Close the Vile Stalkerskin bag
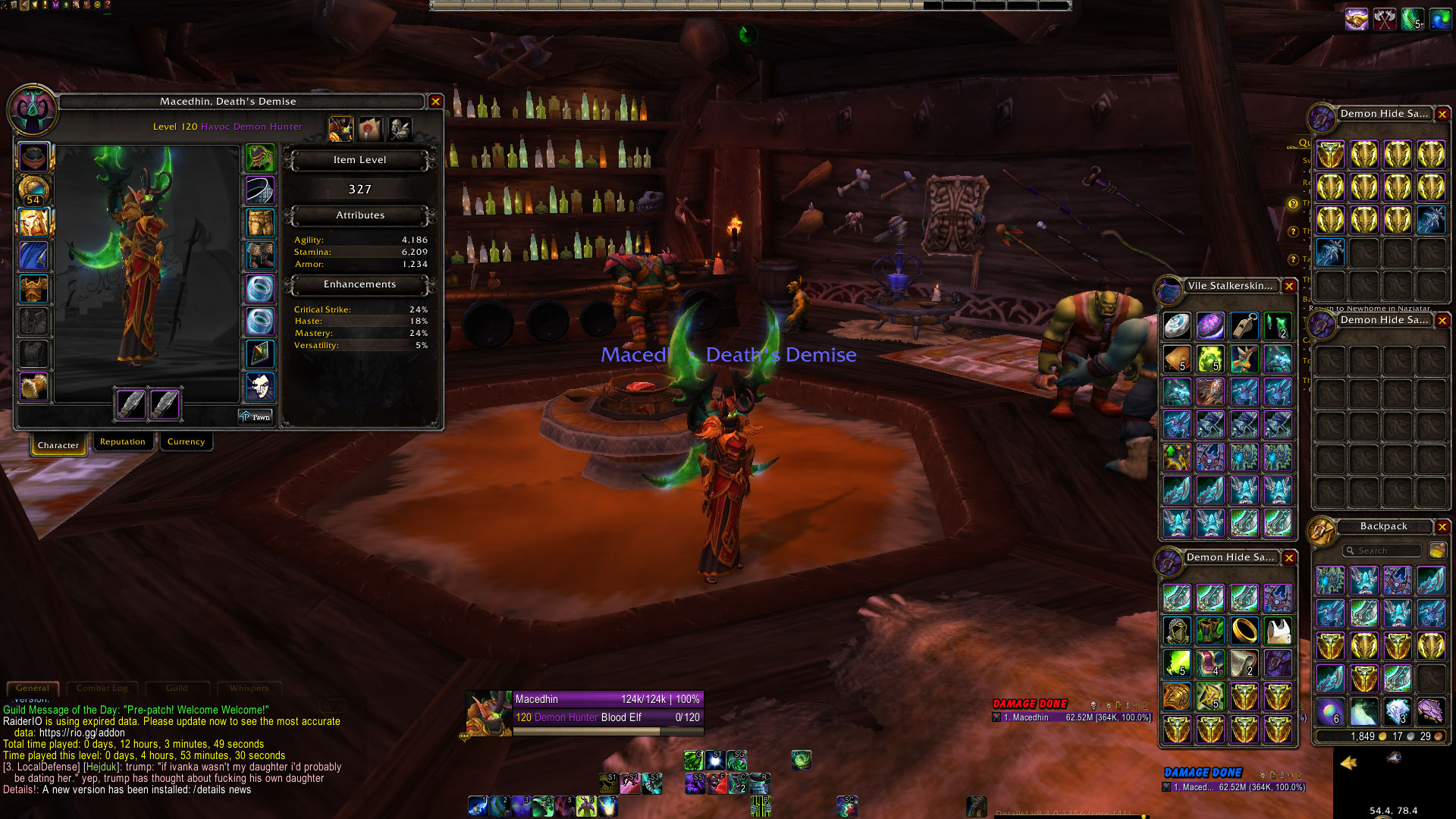The width and height of the screenshot is (1456, 819). [1288, 286]
